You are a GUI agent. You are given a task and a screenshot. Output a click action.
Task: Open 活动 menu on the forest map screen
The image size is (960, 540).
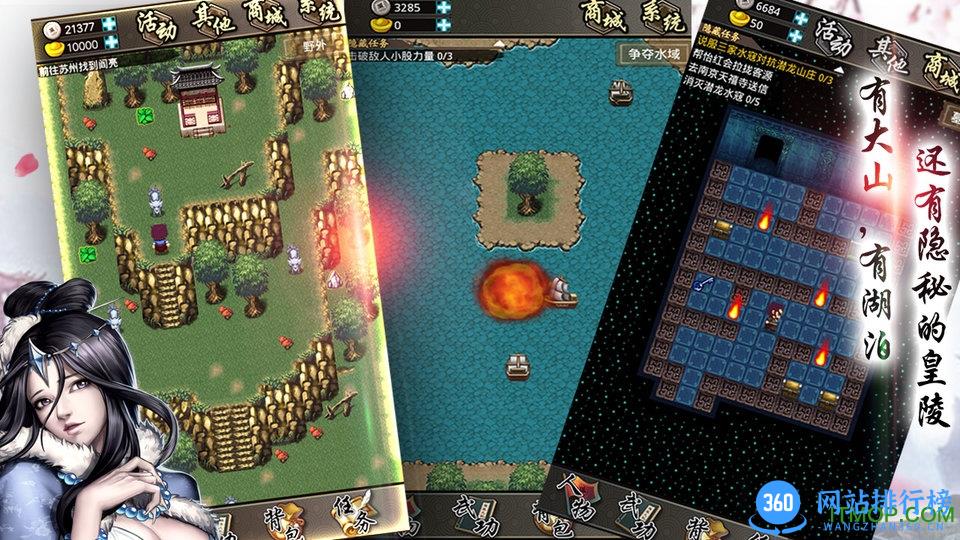point(157,25)
